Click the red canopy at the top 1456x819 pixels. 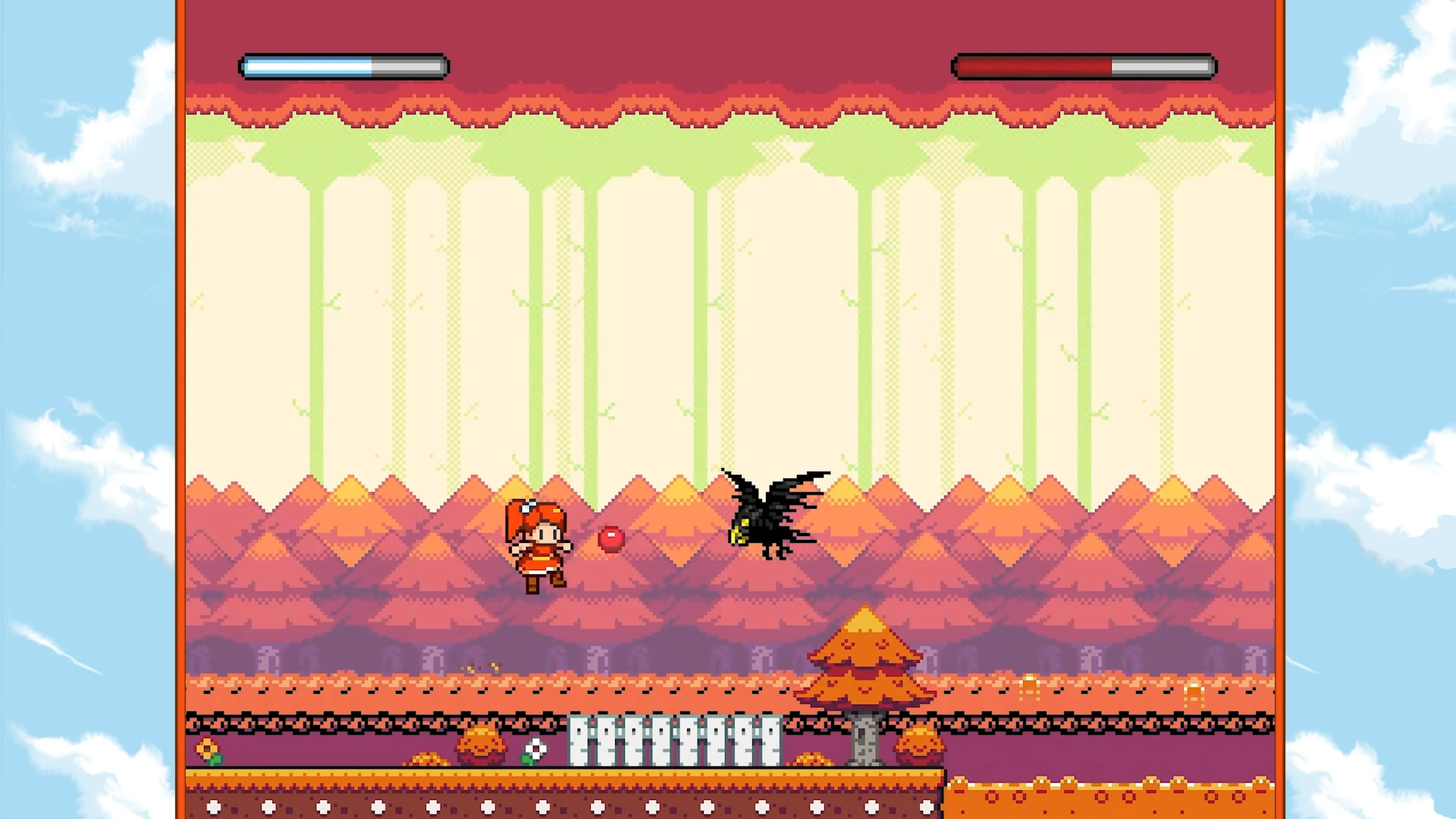click(723, 102)
